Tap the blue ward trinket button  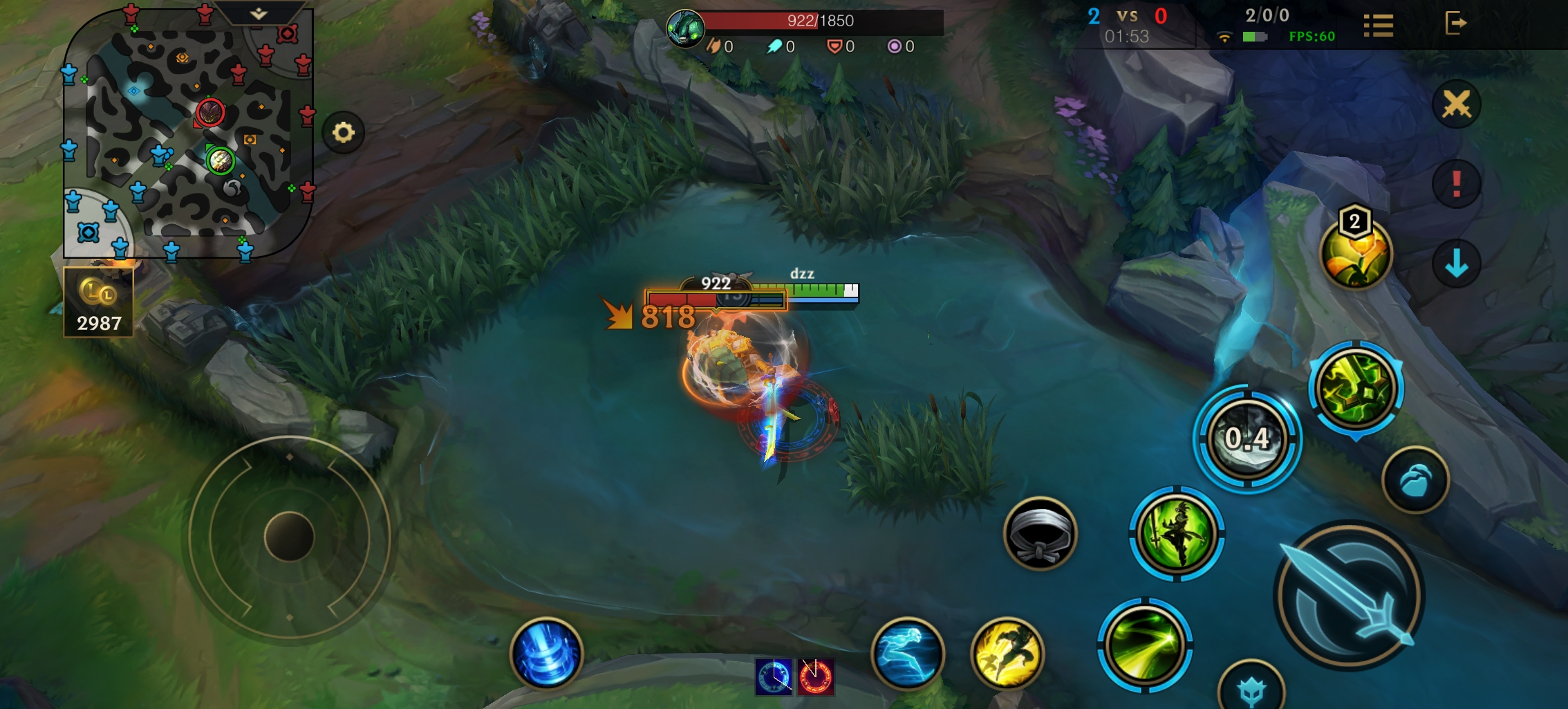[1415, 480]
